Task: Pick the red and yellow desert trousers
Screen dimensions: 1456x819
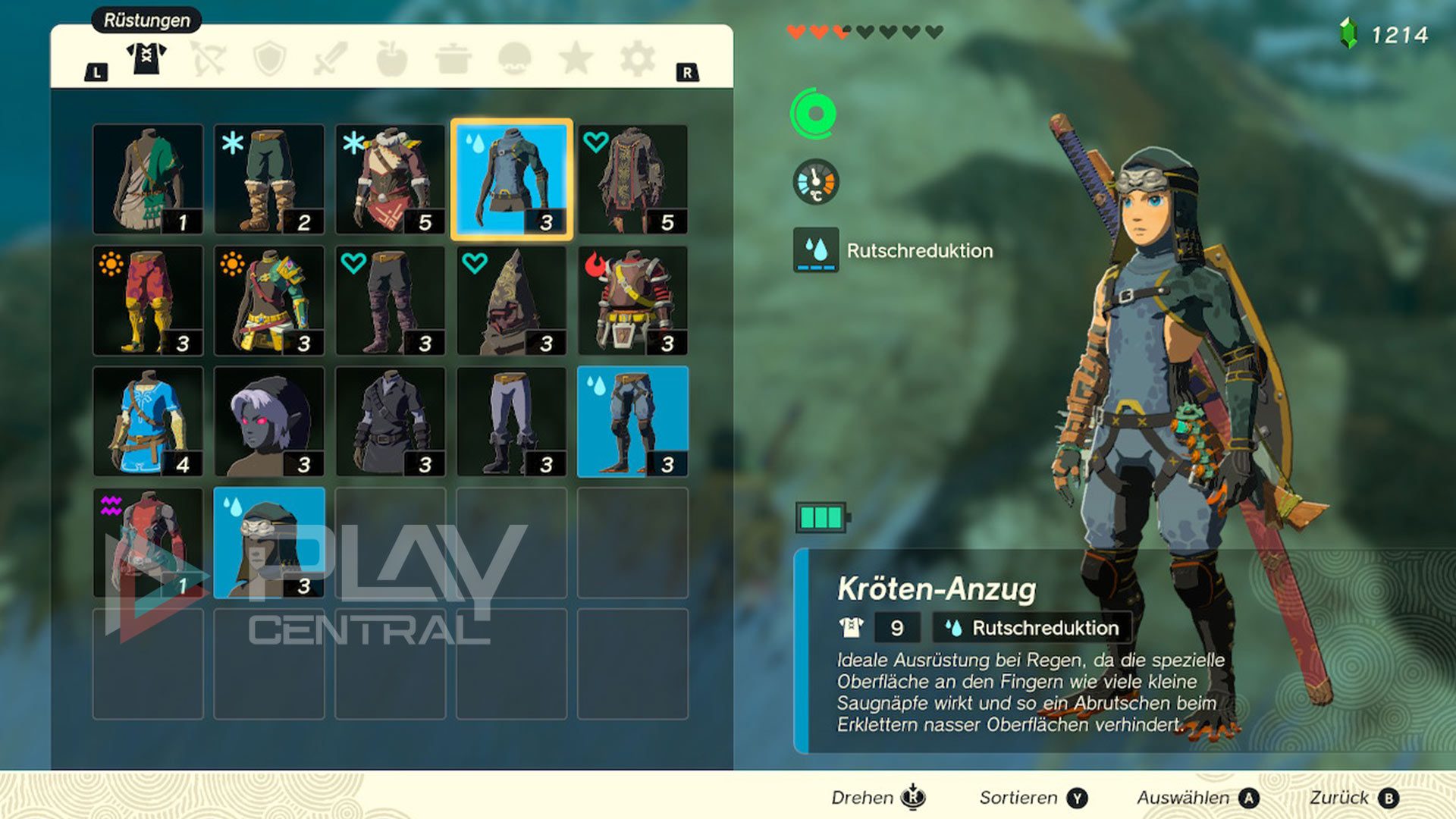Action: [148, 301]
